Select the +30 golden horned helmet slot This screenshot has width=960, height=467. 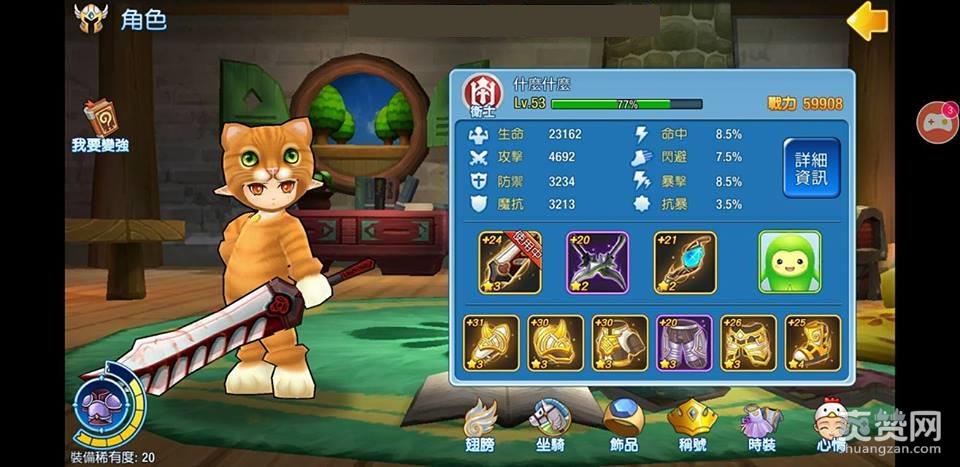click(556, 344)
